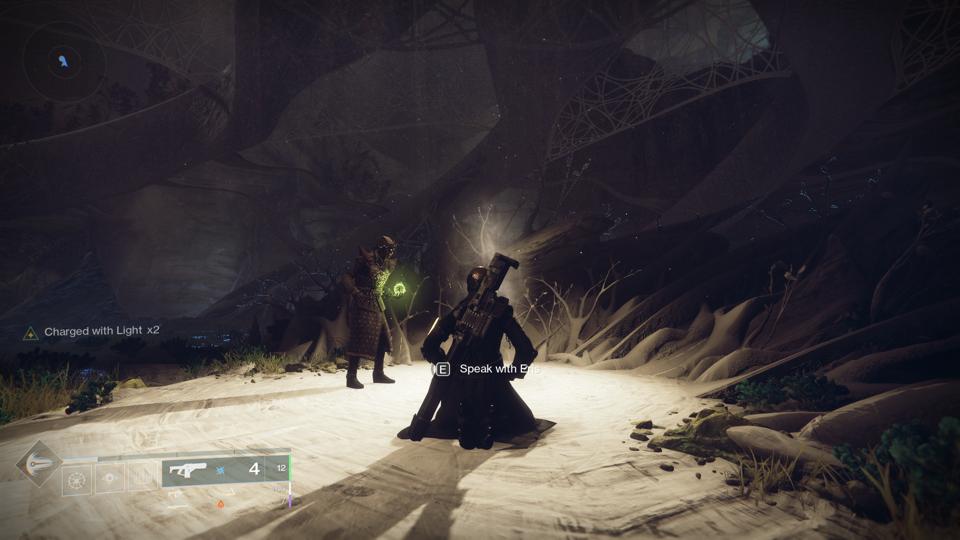Click the grenade ability icon
The width and height of the screenshot is (960, 540).
coord(77,478)
